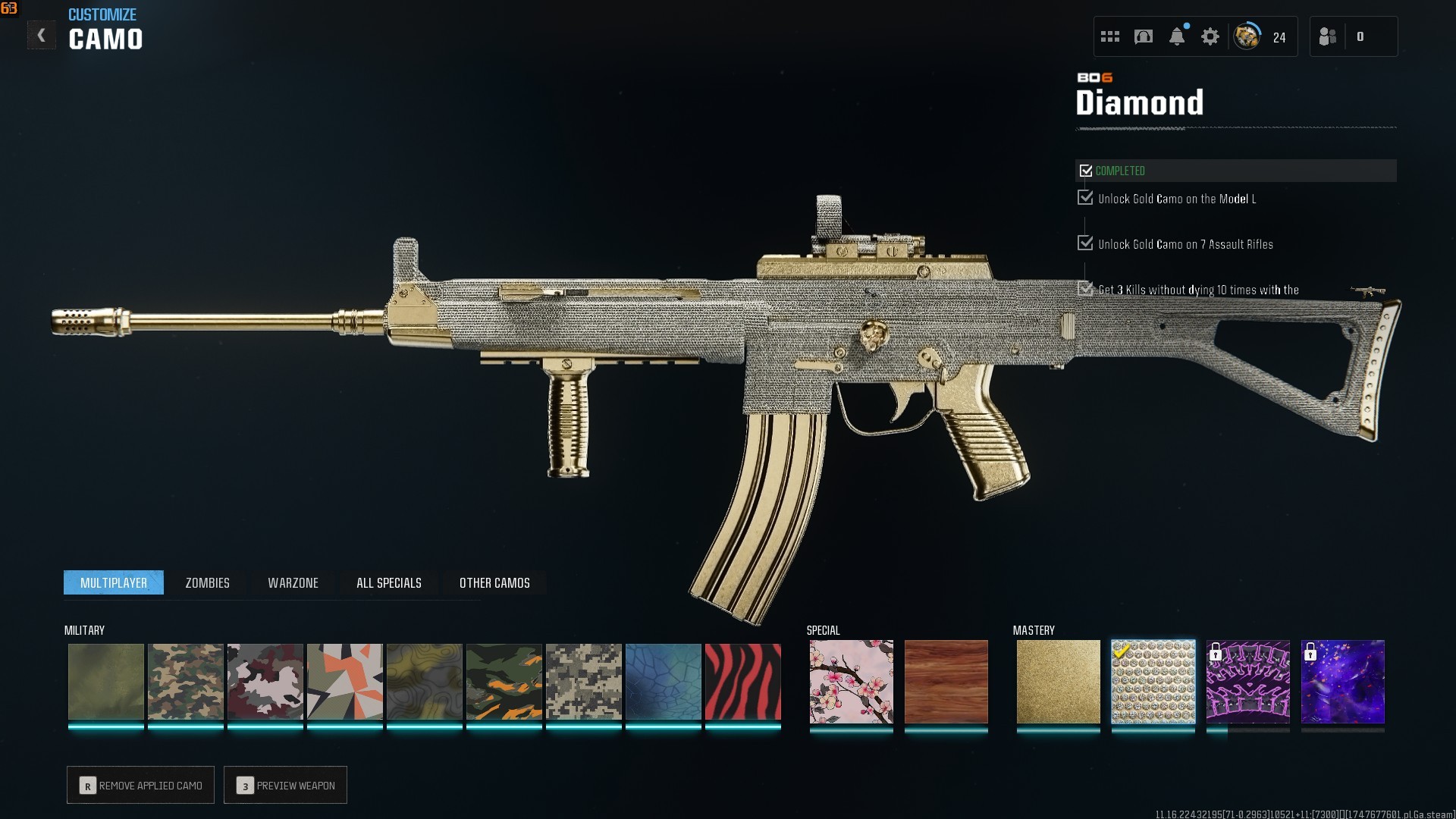Image resolution: width=1456 pixels, height=819 pixels.
Task: Pick the locked purple Dark Spine camo
Action: tap(1247, 682)
